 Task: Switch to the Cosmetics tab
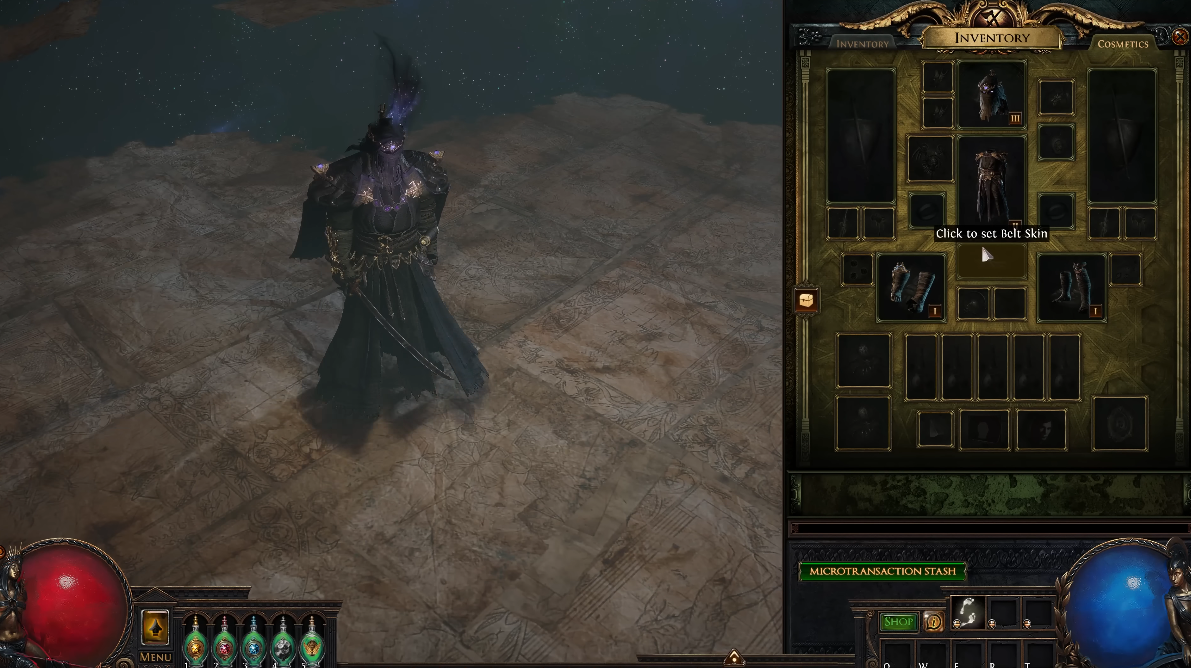tap(1123, 44)
